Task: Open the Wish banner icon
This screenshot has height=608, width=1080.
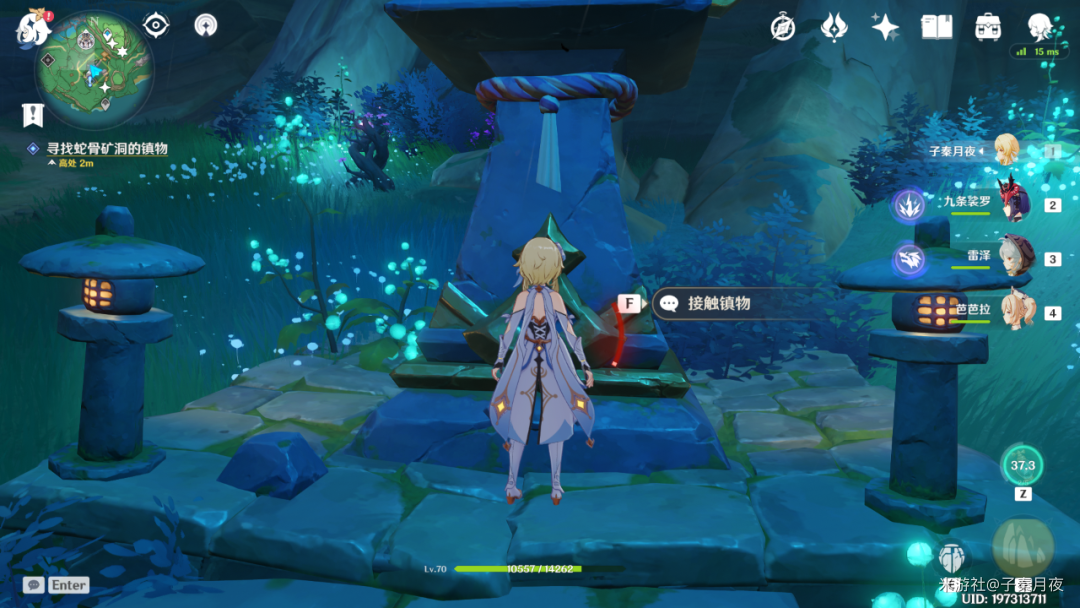Action: (834, 27)
